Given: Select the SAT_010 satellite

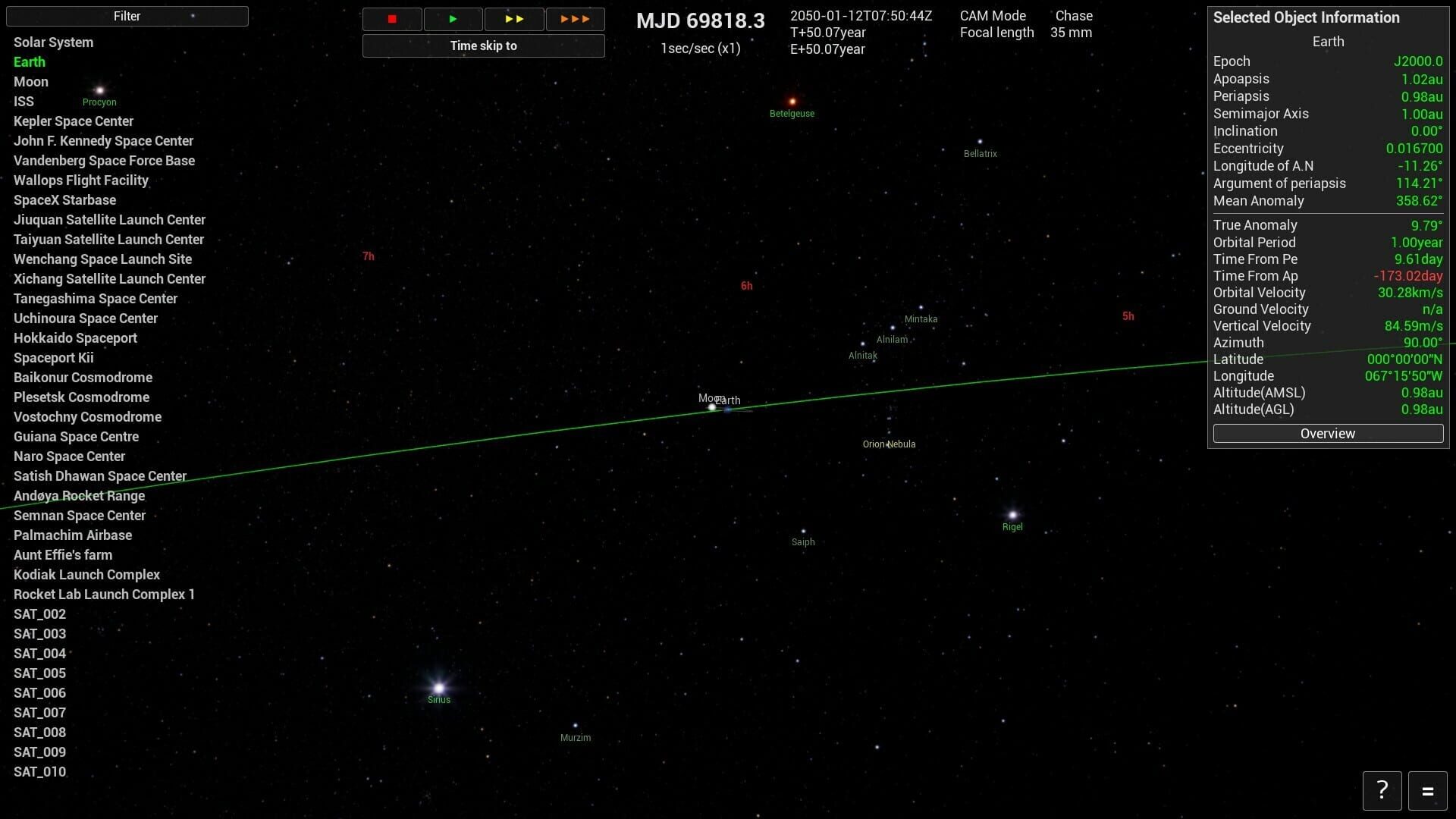Looking at the screenshot, I should point(40,771).
